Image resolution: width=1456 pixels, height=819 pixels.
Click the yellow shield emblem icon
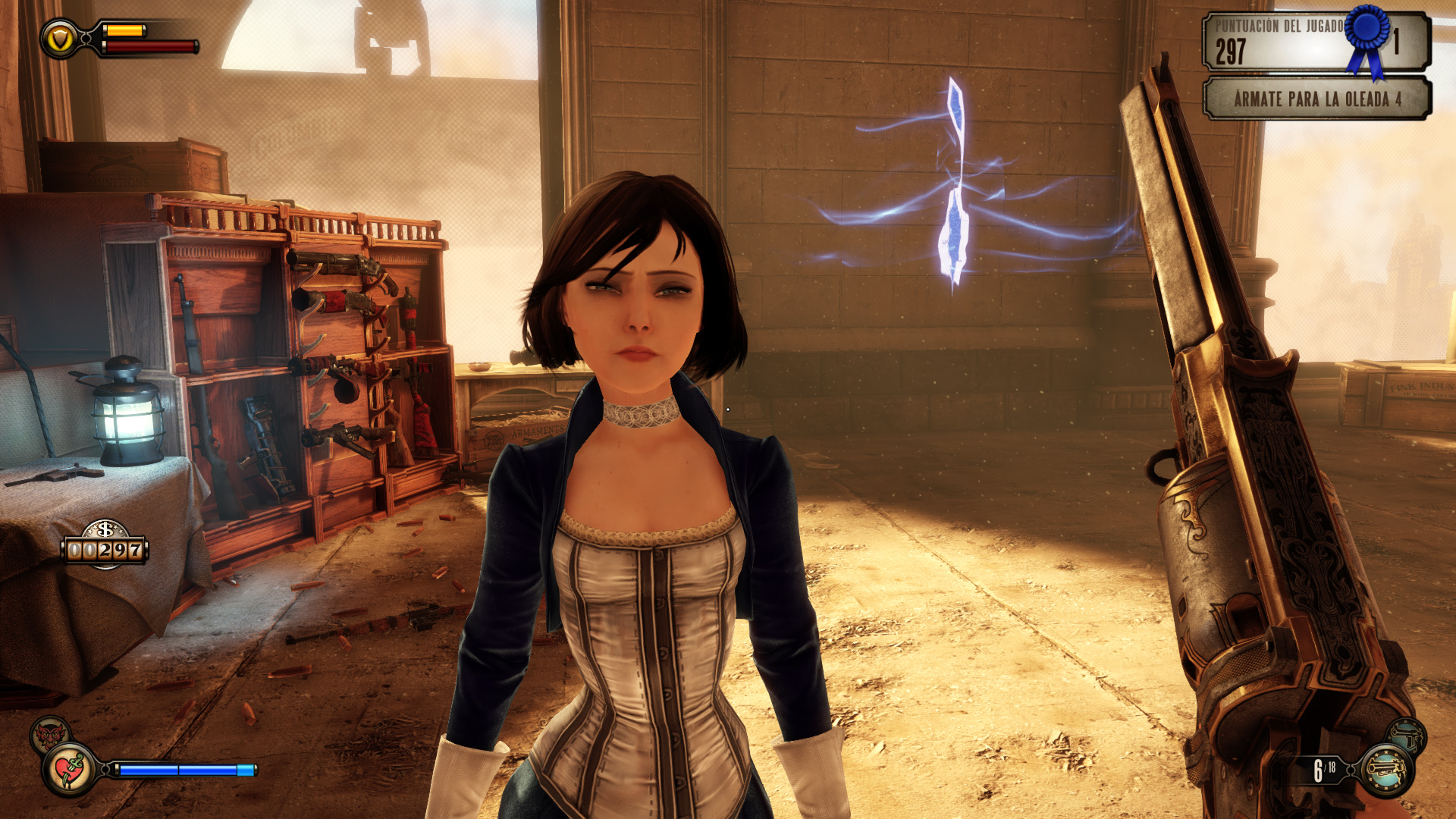click(x=59, y=38)
